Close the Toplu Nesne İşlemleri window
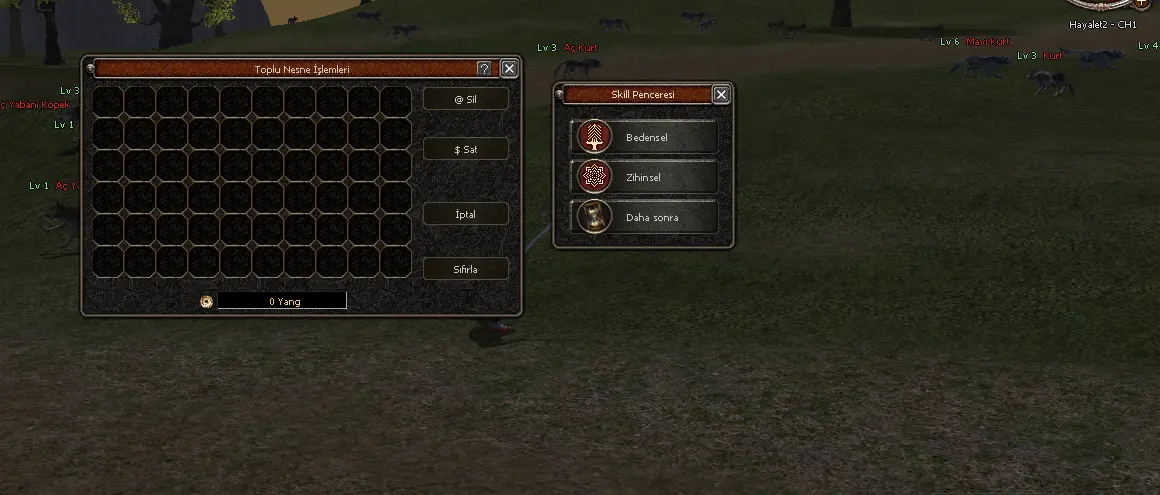 (509, 69)
